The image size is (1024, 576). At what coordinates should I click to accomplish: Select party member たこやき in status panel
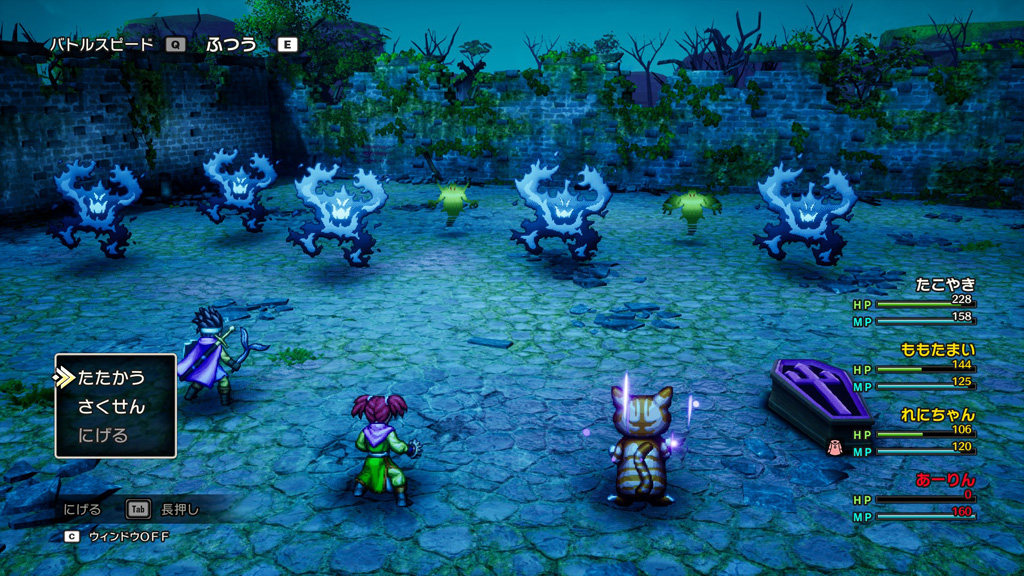pos(945,285)
